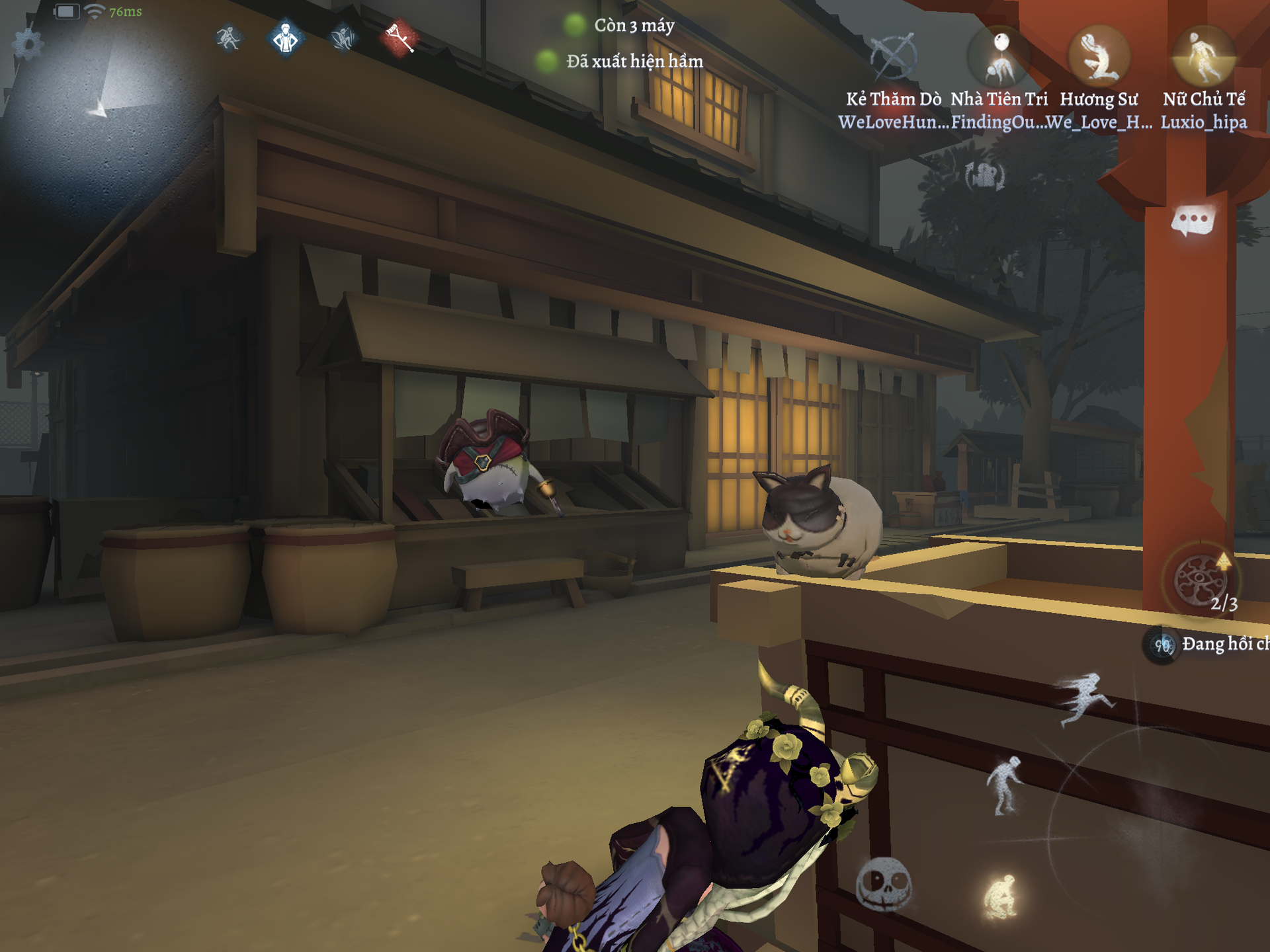Open the quick chat speech bubble
The image size is (1270, 952).
[1193, 221]
